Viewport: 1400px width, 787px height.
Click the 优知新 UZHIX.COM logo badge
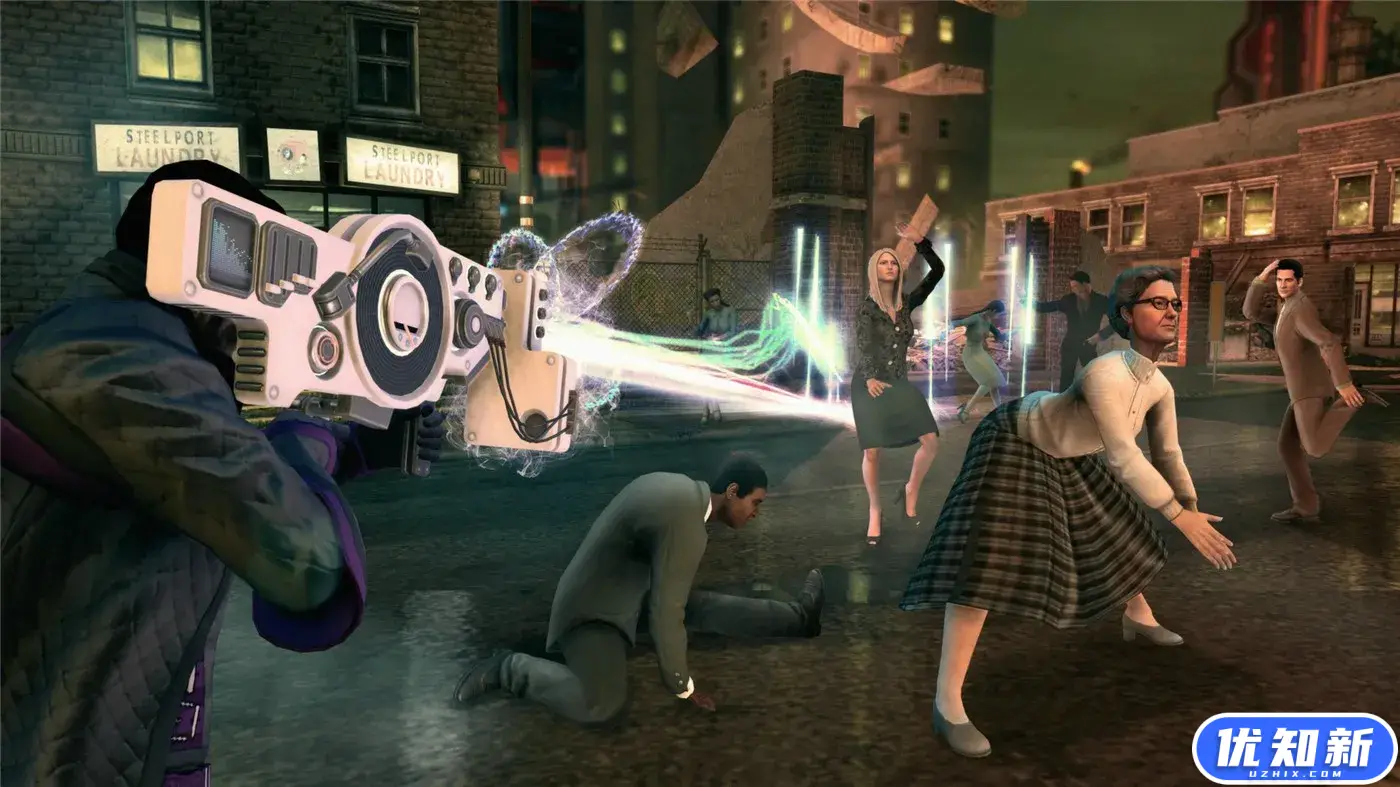click(x=1293, y=748)
